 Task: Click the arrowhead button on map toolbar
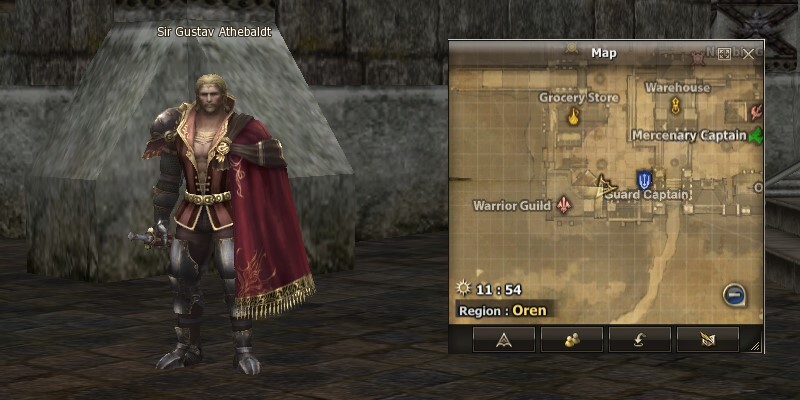[x=504, y=339]
